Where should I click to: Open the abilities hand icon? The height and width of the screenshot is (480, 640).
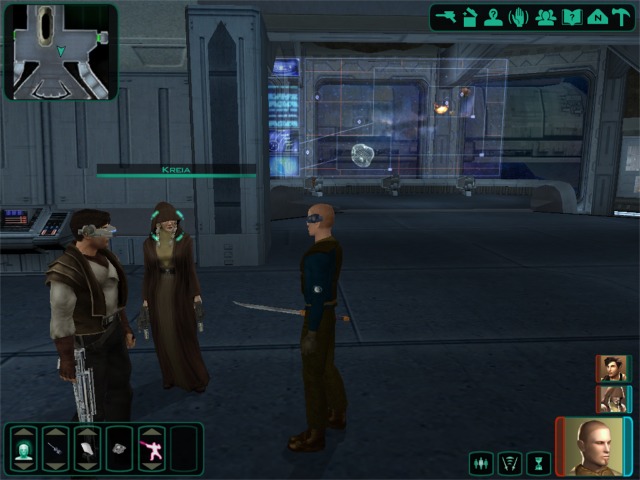[518, 16]
